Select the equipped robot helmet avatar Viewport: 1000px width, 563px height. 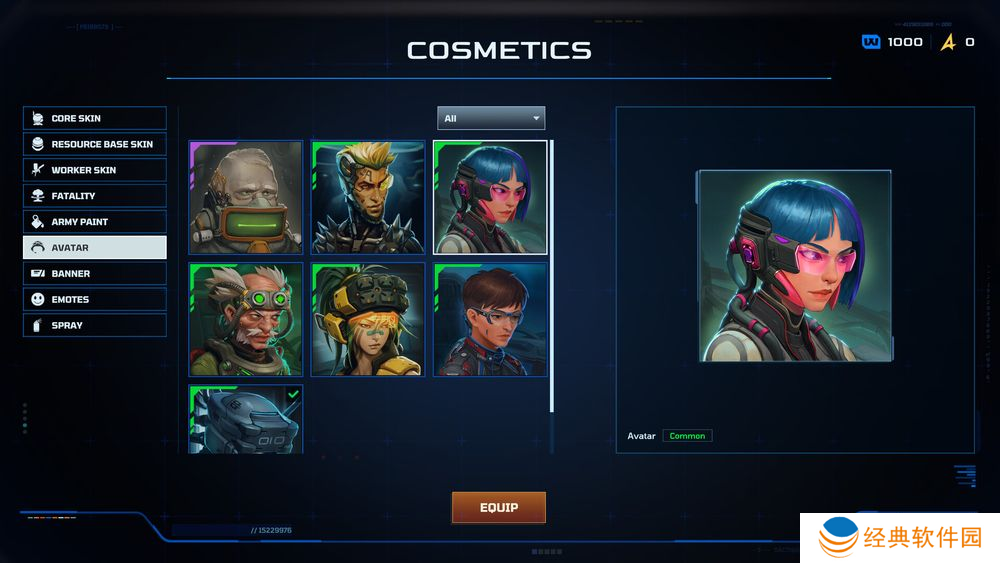point(246,420)
